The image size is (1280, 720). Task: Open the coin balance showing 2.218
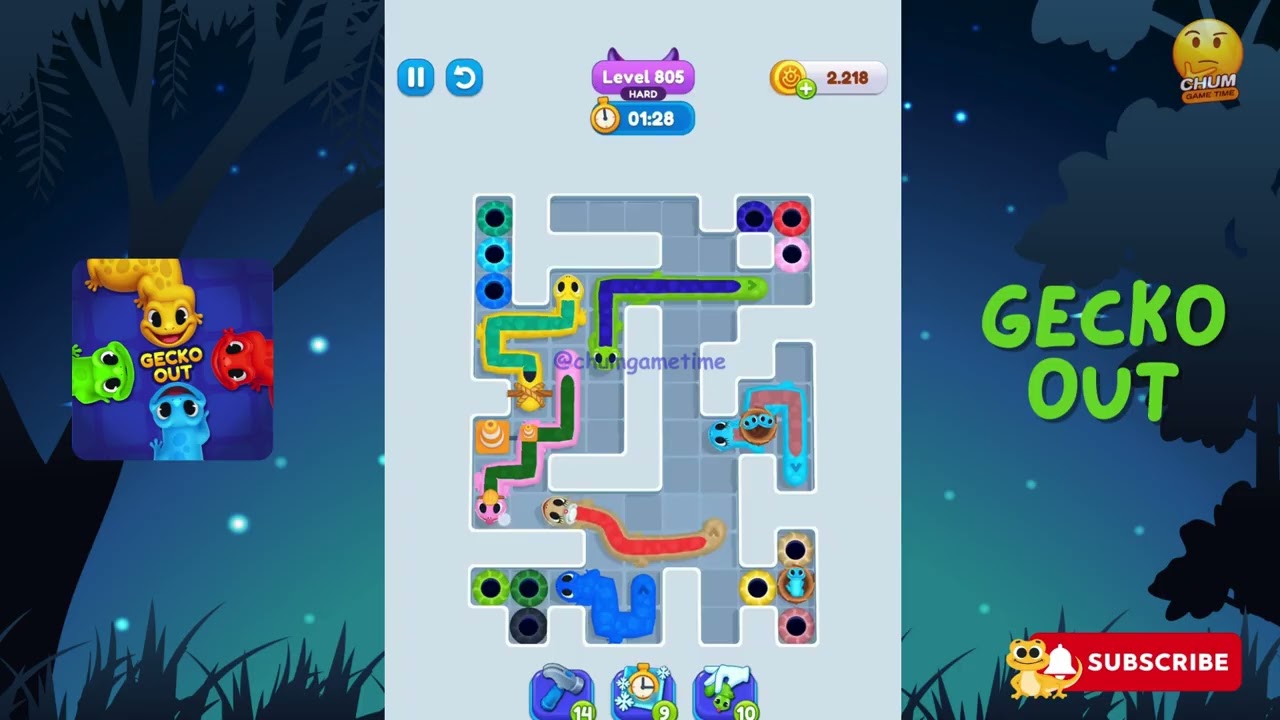(845, 78)
